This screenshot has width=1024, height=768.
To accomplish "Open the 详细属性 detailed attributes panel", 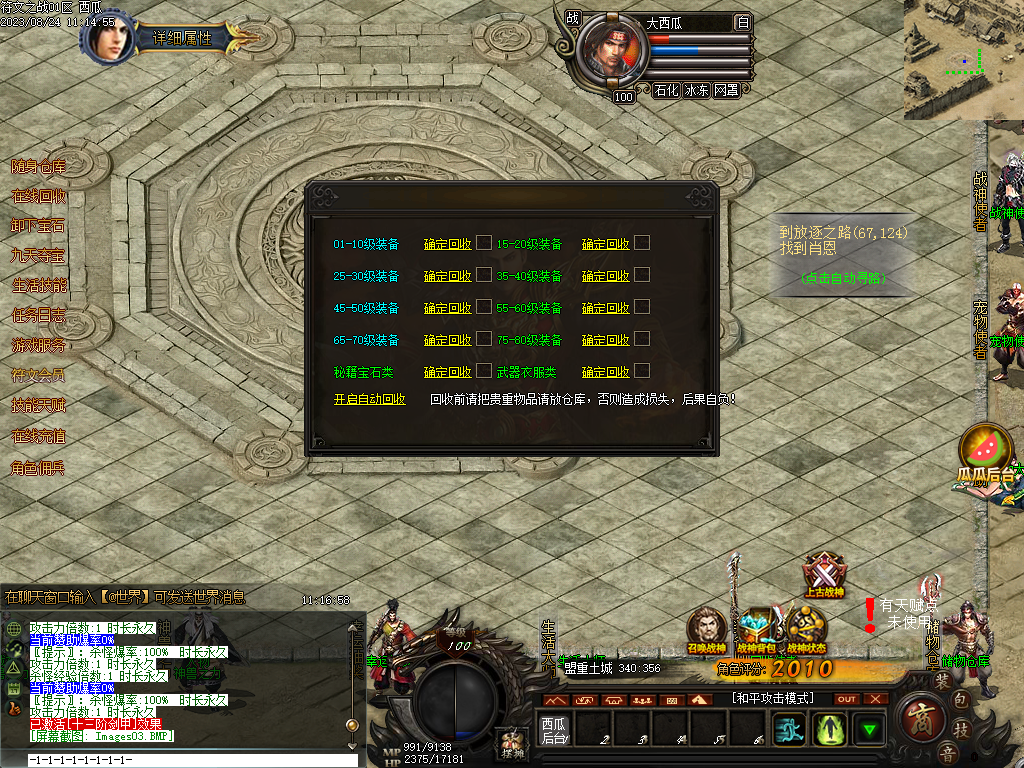I will 182,38.
